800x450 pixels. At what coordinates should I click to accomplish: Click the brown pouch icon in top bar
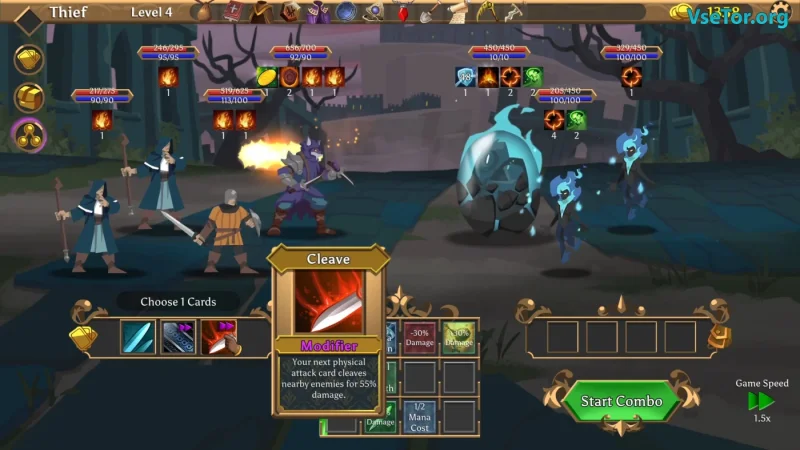pyautogui.click(x=205, y=13)
